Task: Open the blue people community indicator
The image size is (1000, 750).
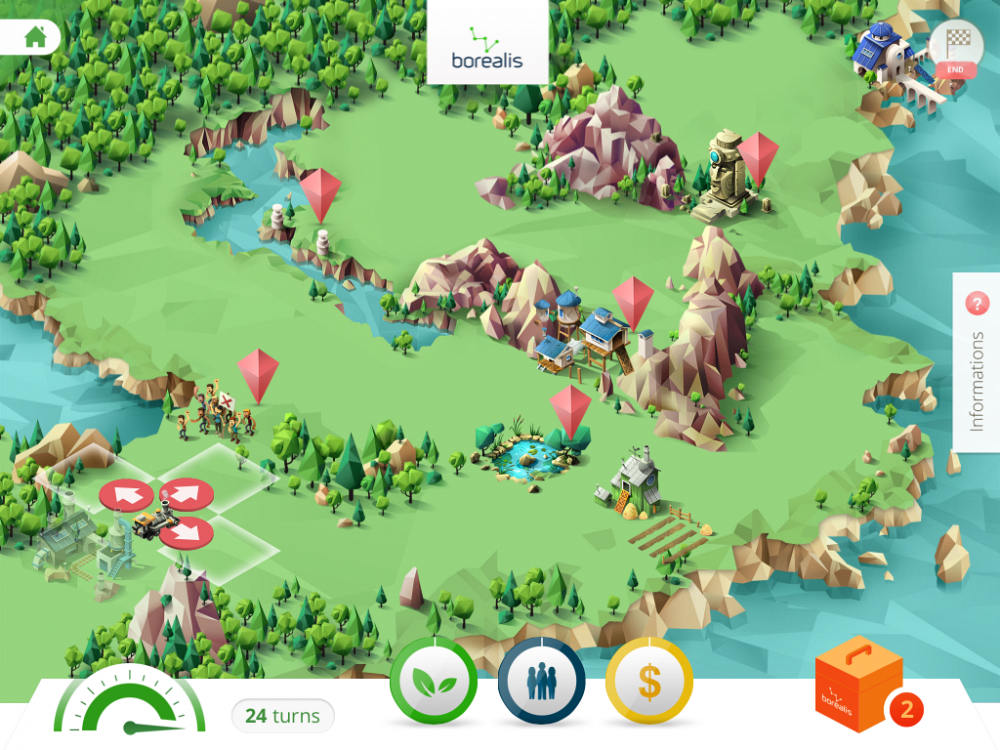Action: (541, 682)
